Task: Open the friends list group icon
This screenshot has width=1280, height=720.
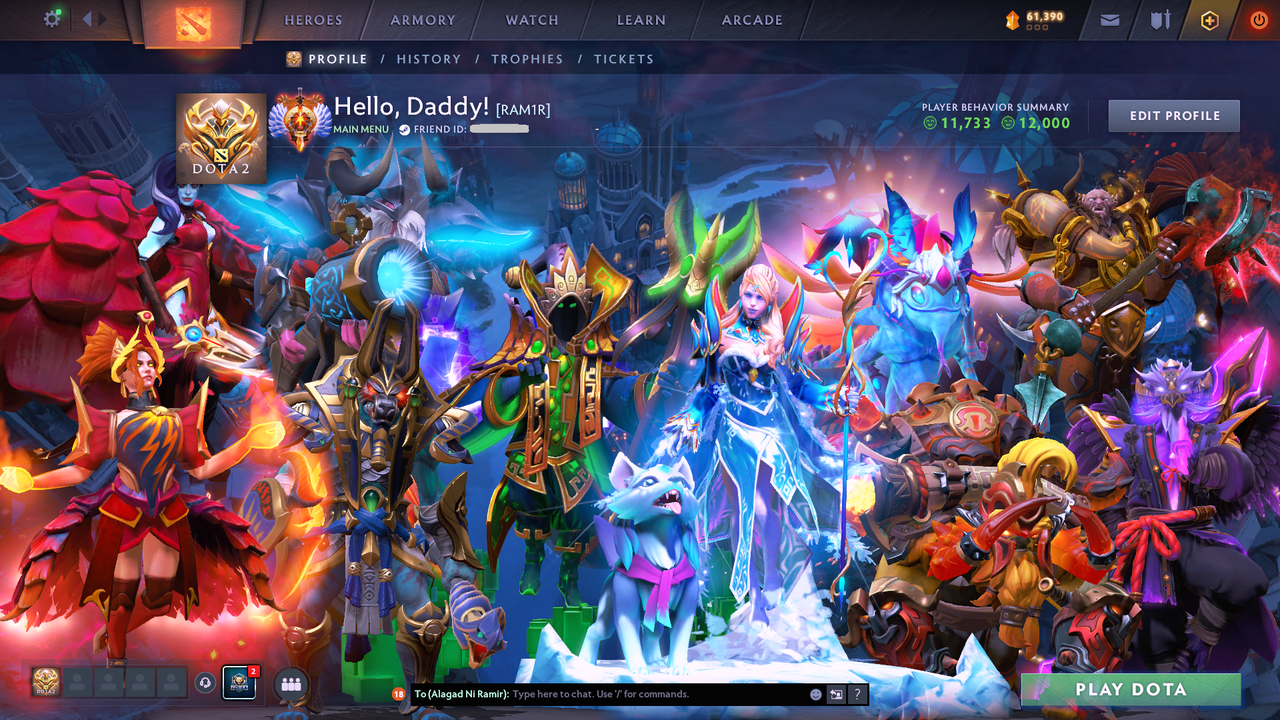Action: [291, 684]
